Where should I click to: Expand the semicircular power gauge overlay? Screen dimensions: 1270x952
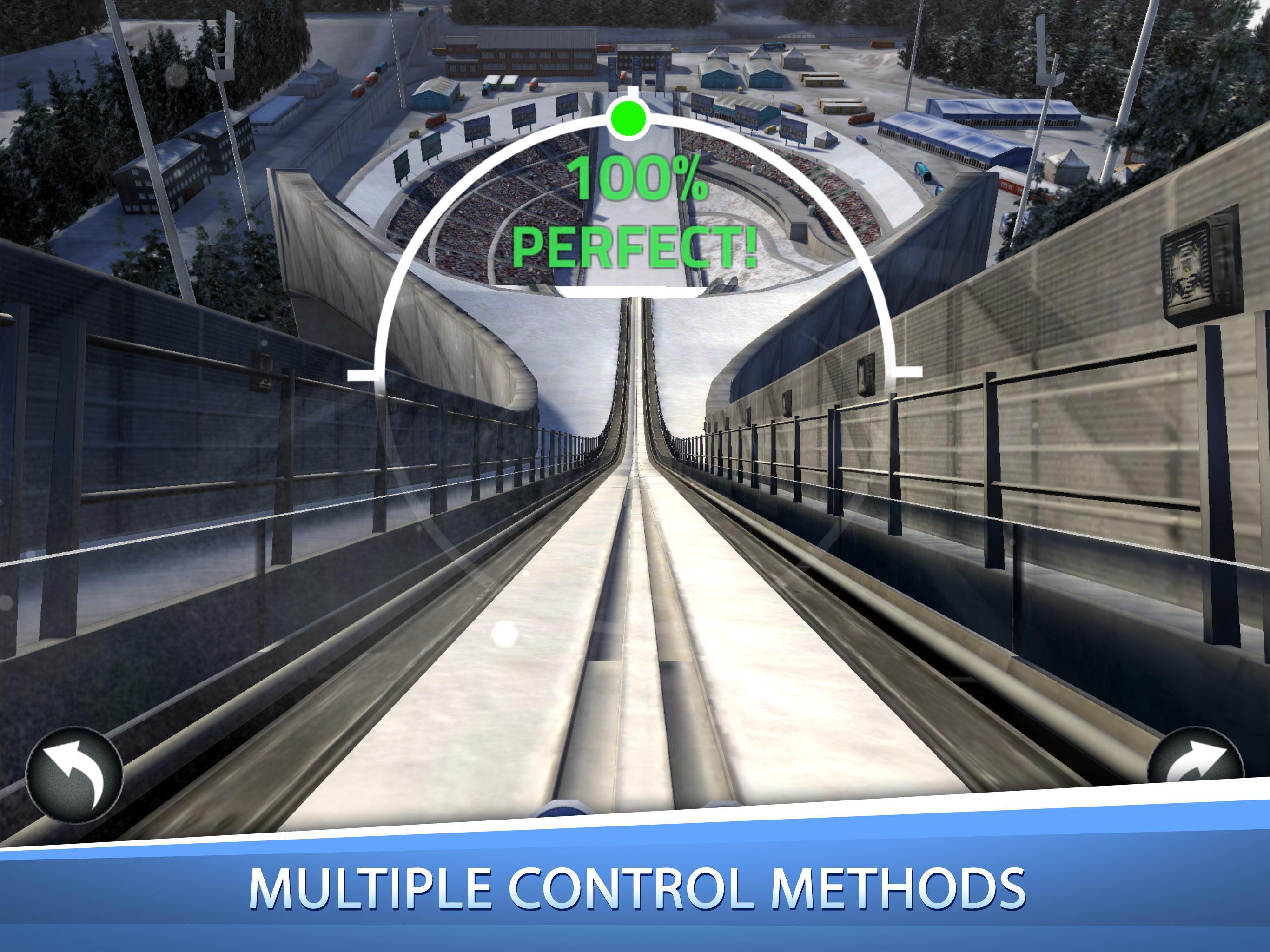coord(632,241)
